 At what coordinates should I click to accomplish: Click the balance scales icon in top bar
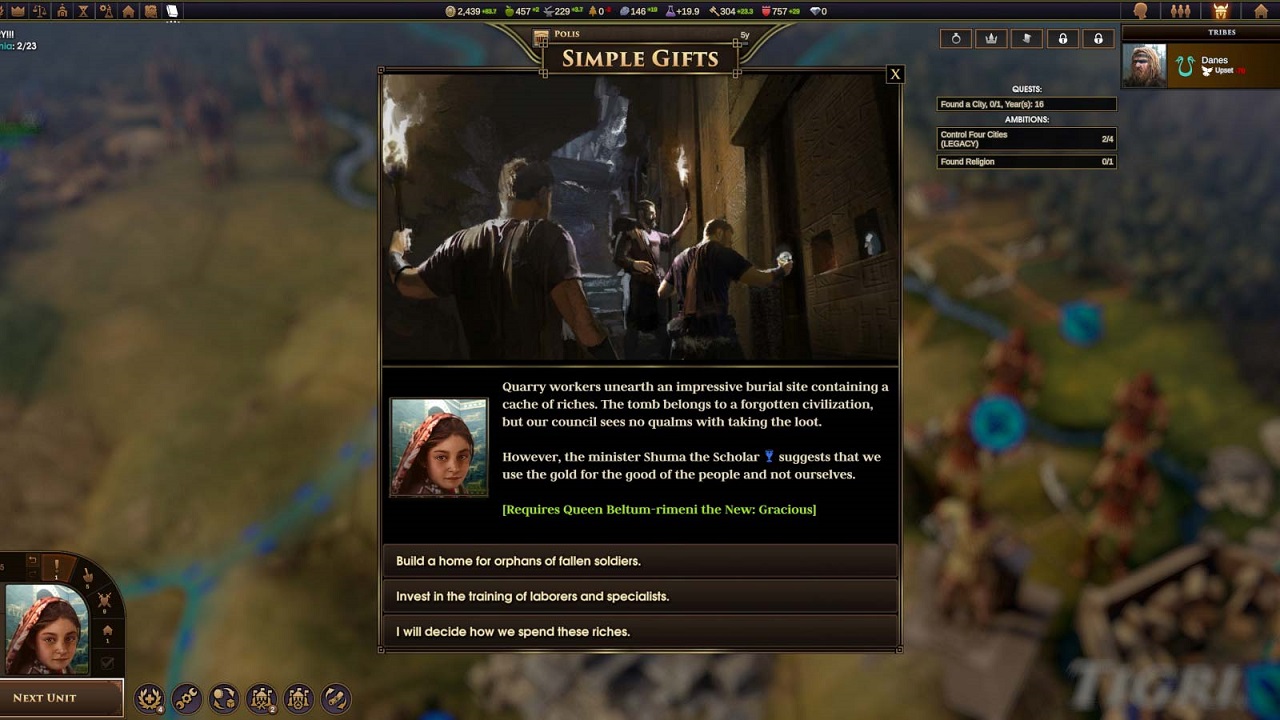(40, 11)
